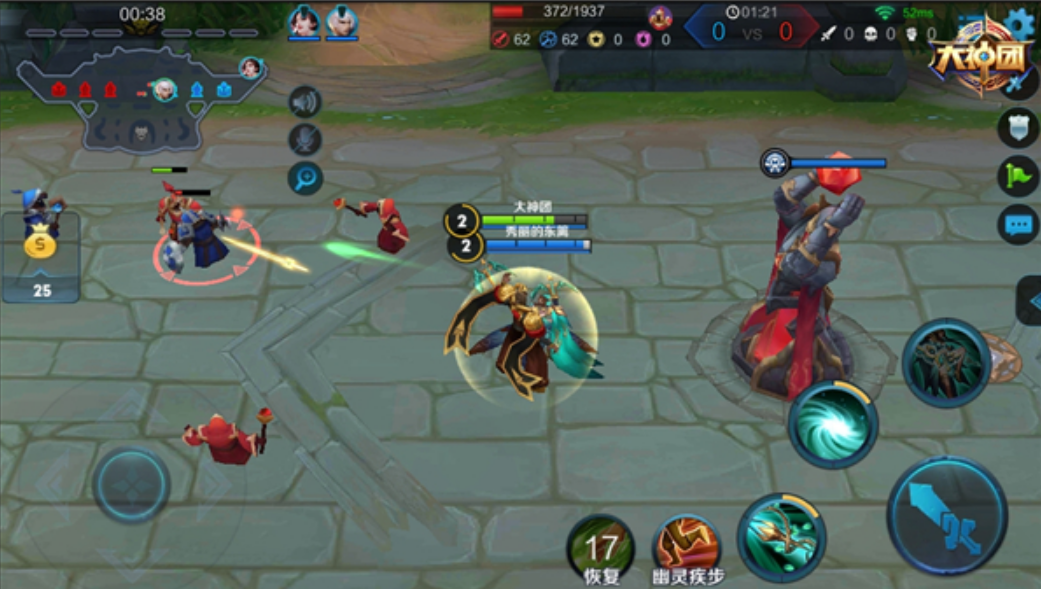
Task: Activate the dark green creature ultimate skill
Action: (946, 362)
